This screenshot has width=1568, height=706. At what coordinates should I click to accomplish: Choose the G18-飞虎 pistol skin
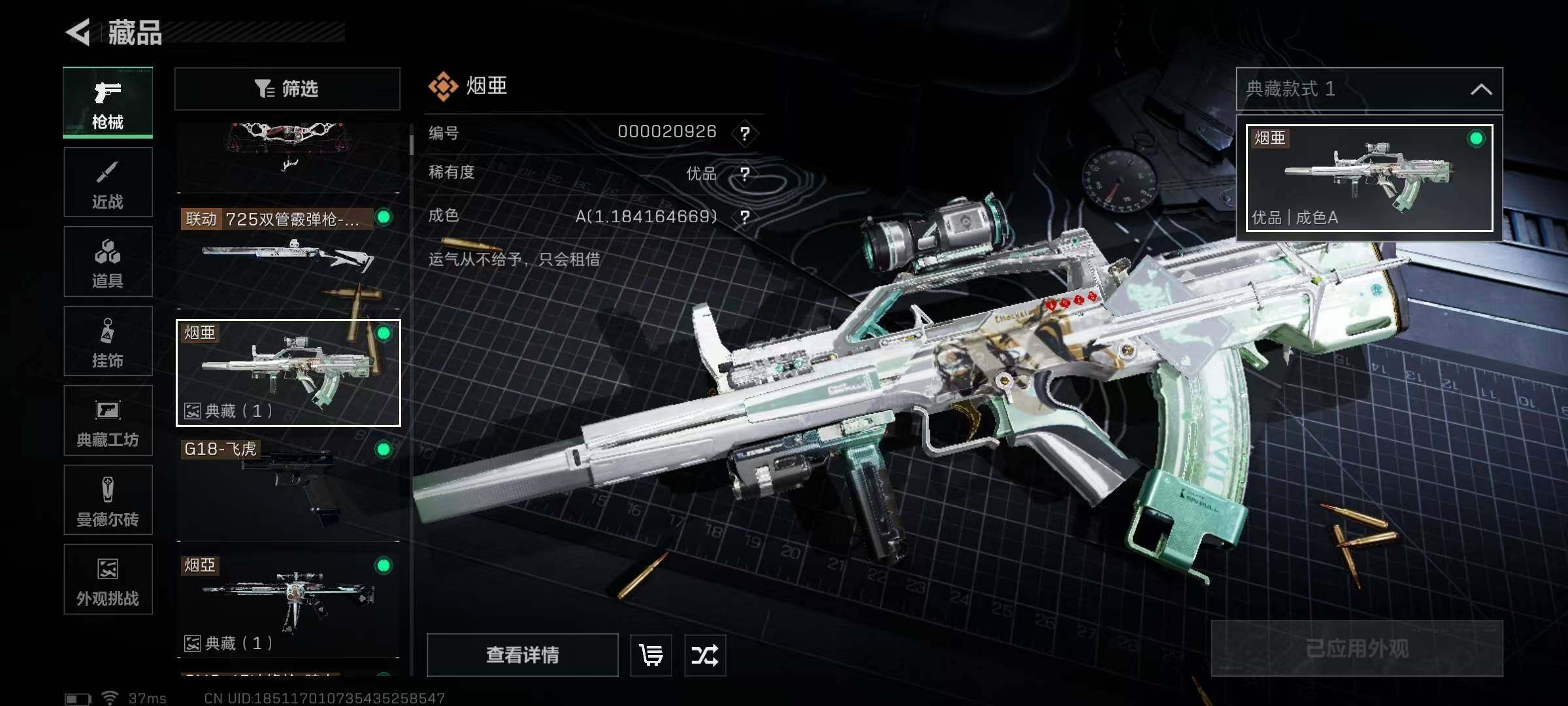(x=287, y=487)
